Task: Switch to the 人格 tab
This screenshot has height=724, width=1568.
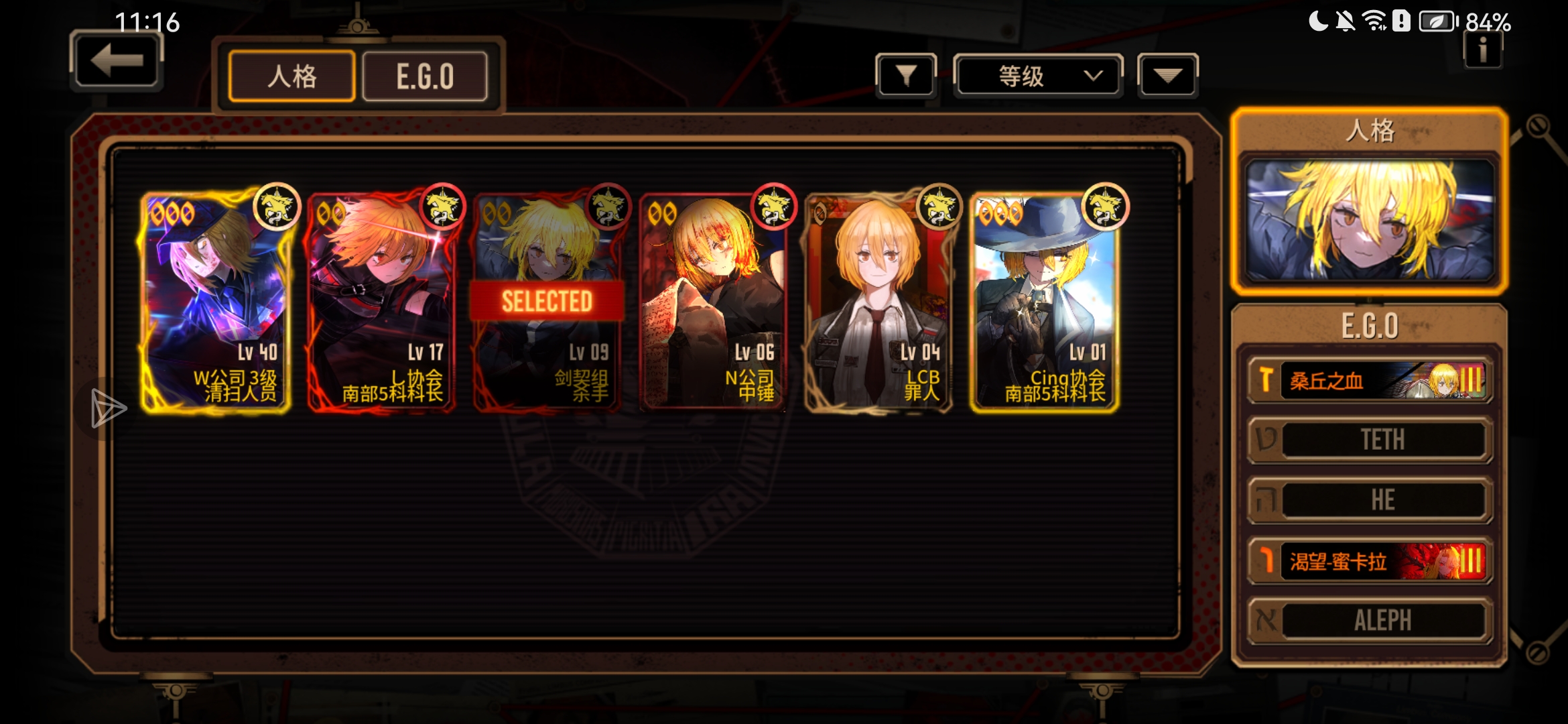Action: 291,76
